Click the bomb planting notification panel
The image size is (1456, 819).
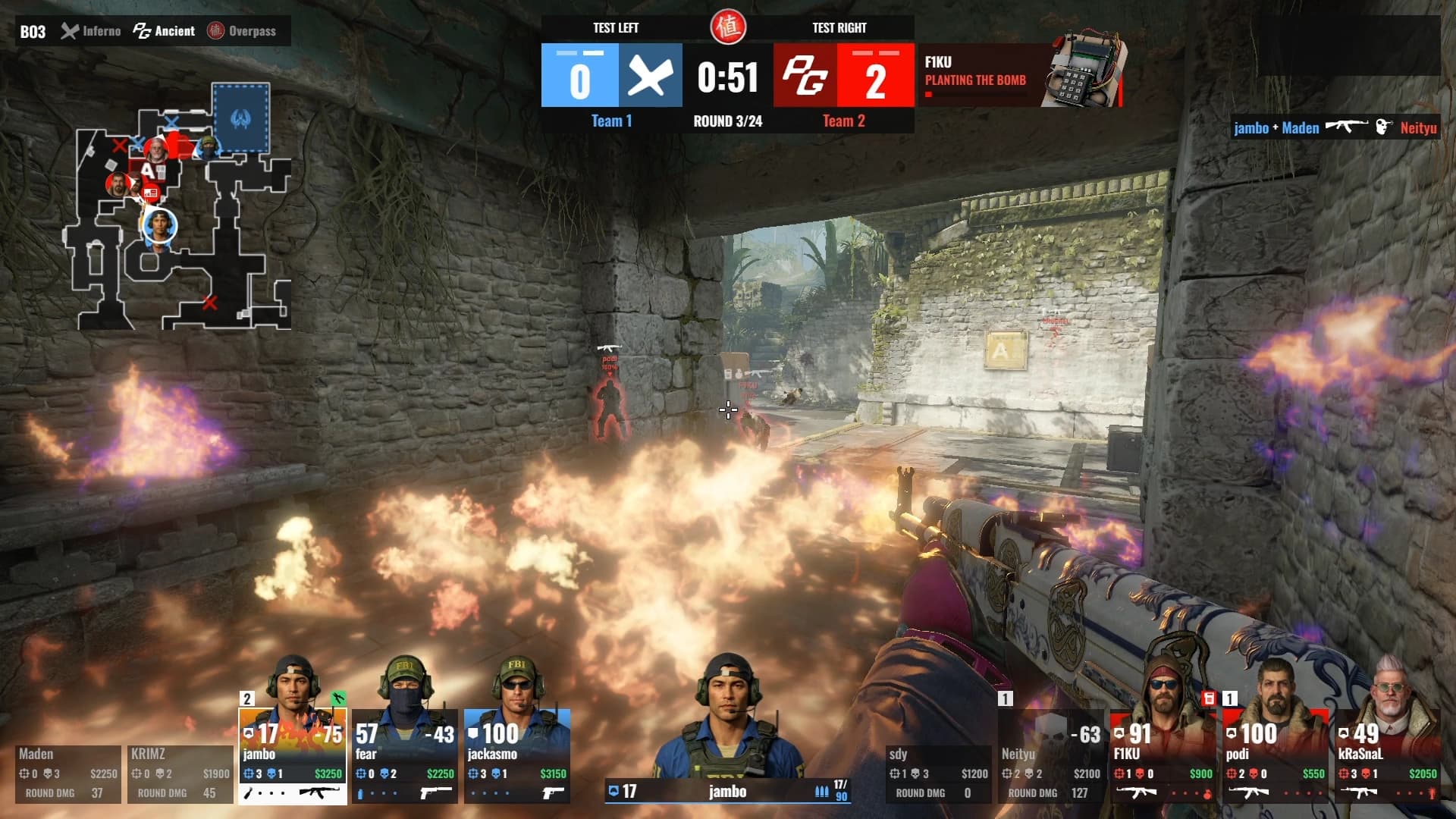pos(1019,75)
